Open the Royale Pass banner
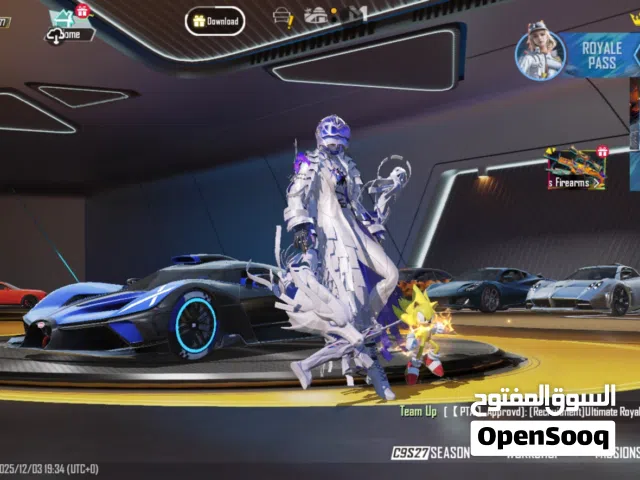 coord(581,54)
